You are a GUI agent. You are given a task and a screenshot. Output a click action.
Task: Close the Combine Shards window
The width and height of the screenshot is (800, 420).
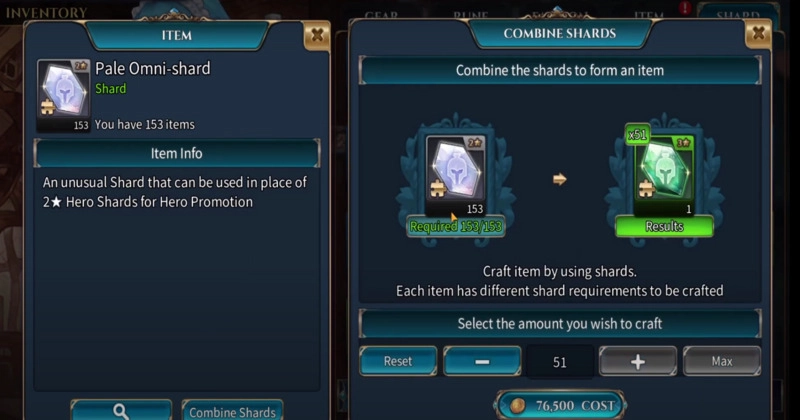click(758, 34)
